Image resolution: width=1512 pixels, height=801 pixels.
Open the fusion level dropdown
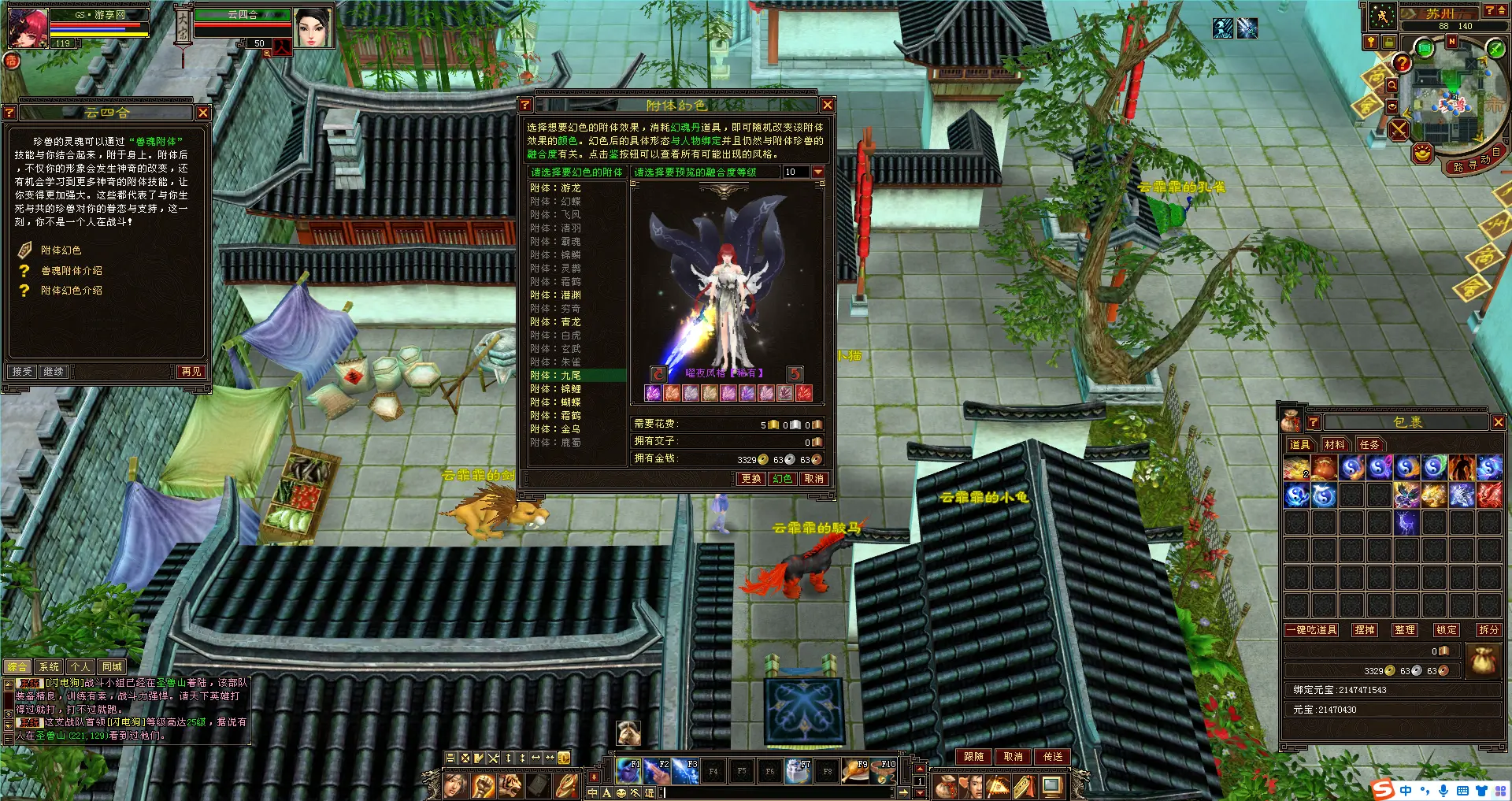818,172
